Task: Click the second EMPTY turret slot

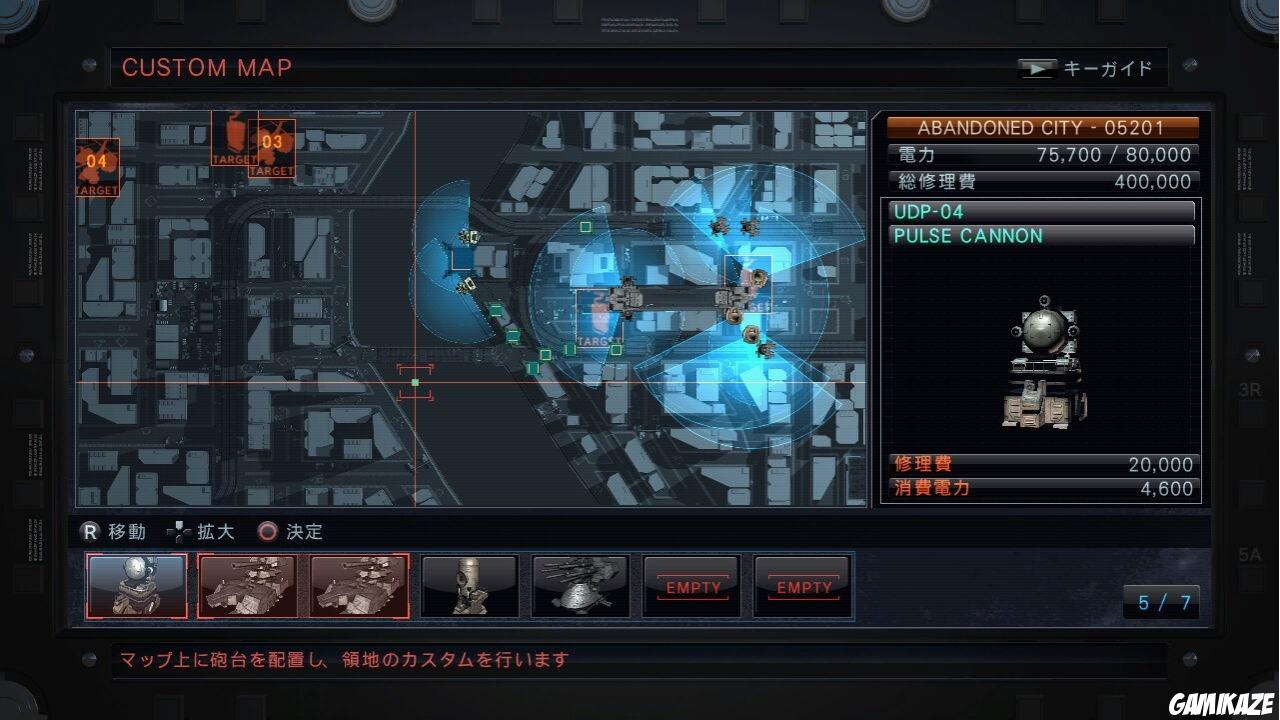Action: tap(803, 586)
